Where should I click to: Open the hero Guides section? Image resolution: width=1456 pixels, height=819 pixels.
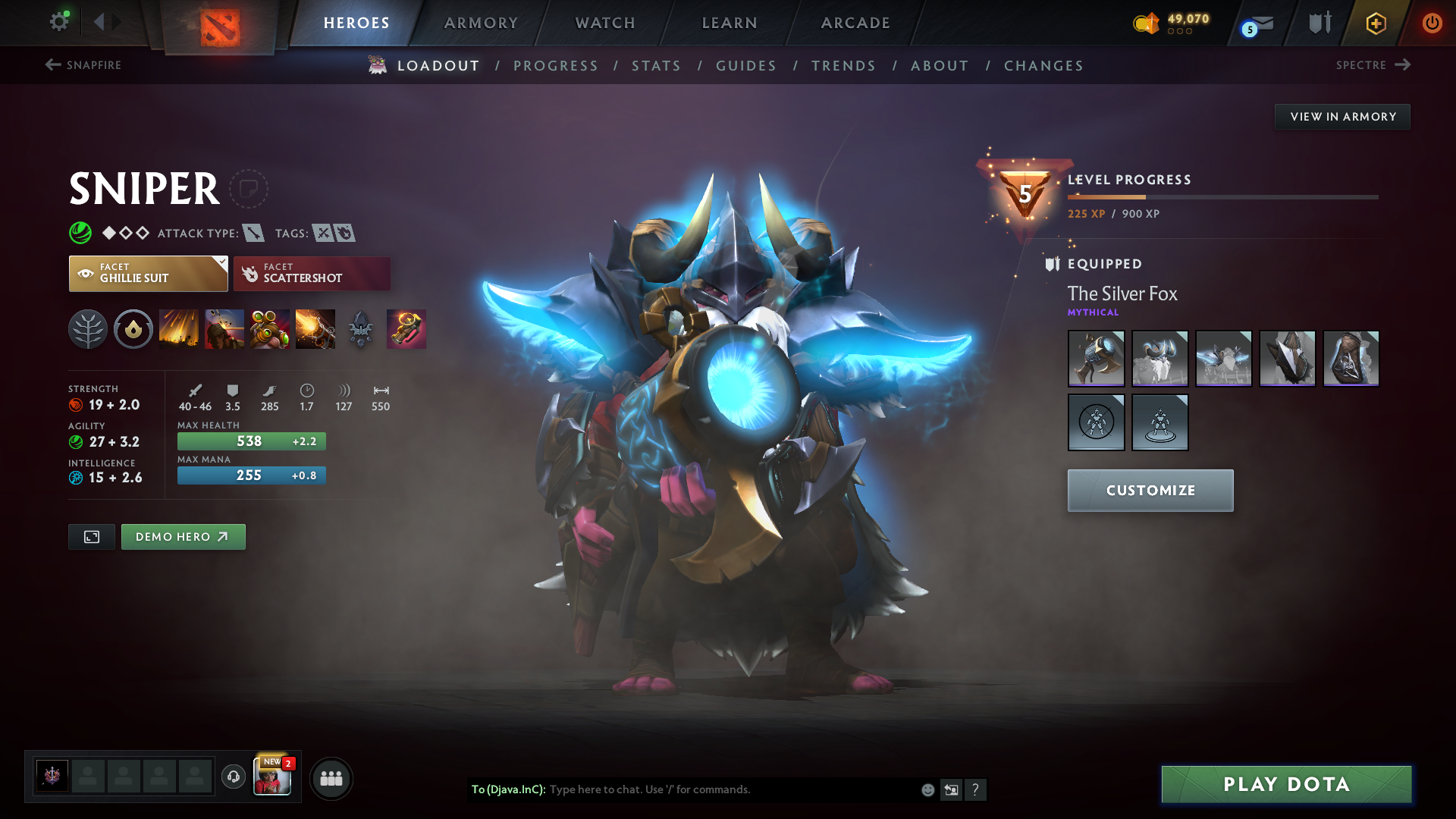[746, 66]
